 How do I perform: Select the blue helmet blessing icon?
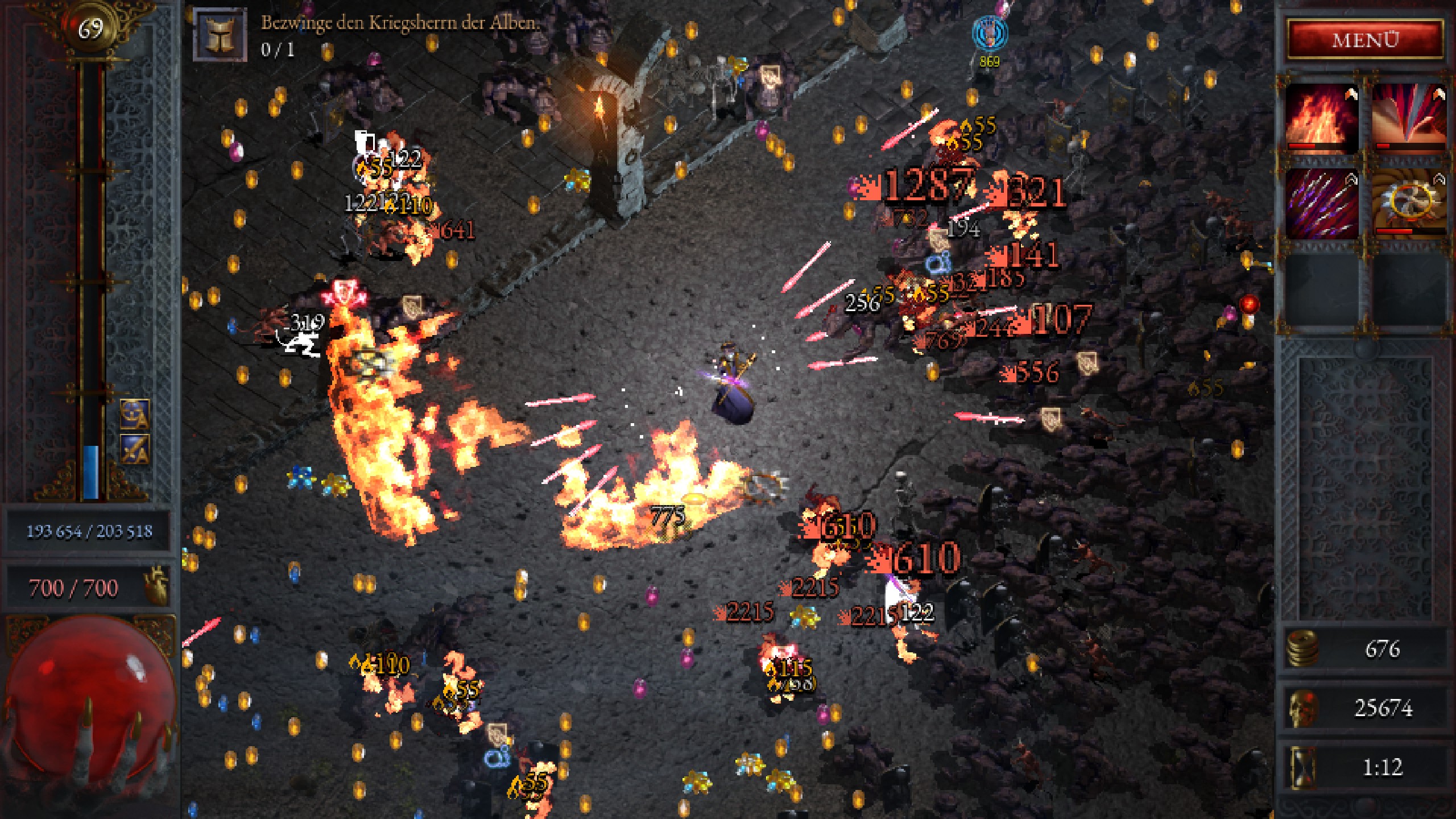[x=135, y=413]
